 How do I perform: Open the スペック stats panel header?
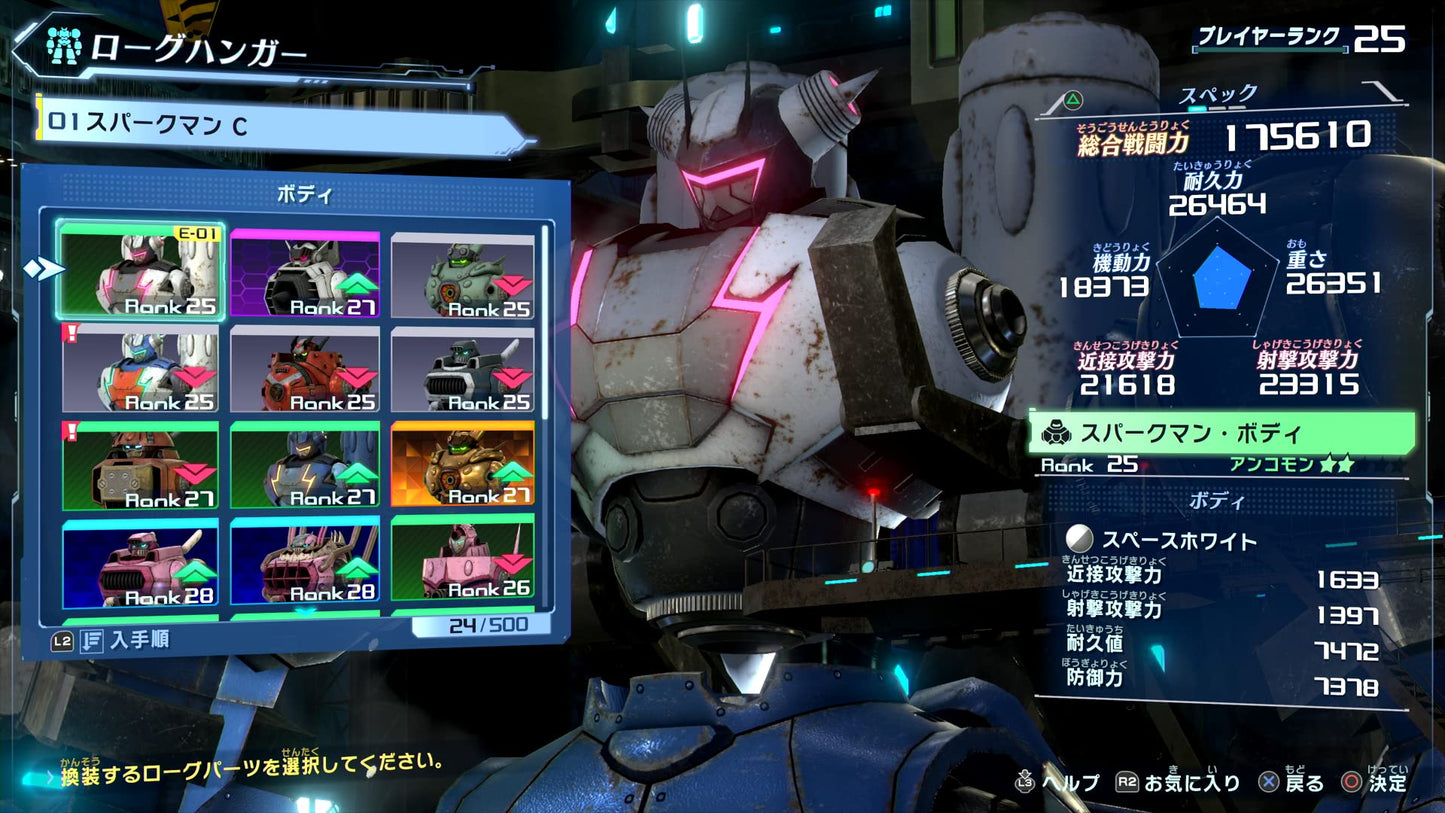click(x=1217, y=95)
